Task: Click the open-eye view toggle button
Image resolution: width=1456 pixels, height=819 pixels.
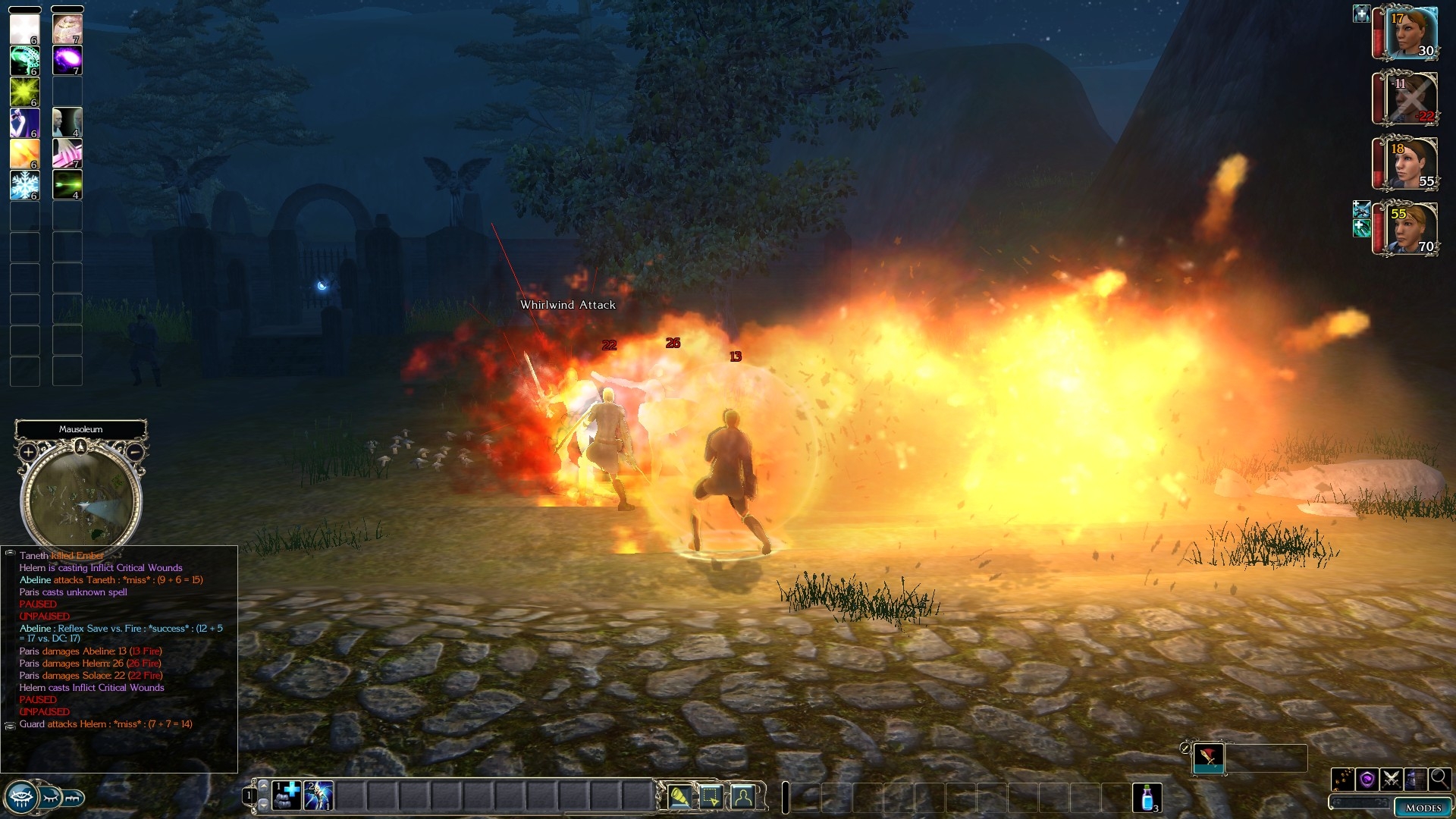Action: coord(20,797)
